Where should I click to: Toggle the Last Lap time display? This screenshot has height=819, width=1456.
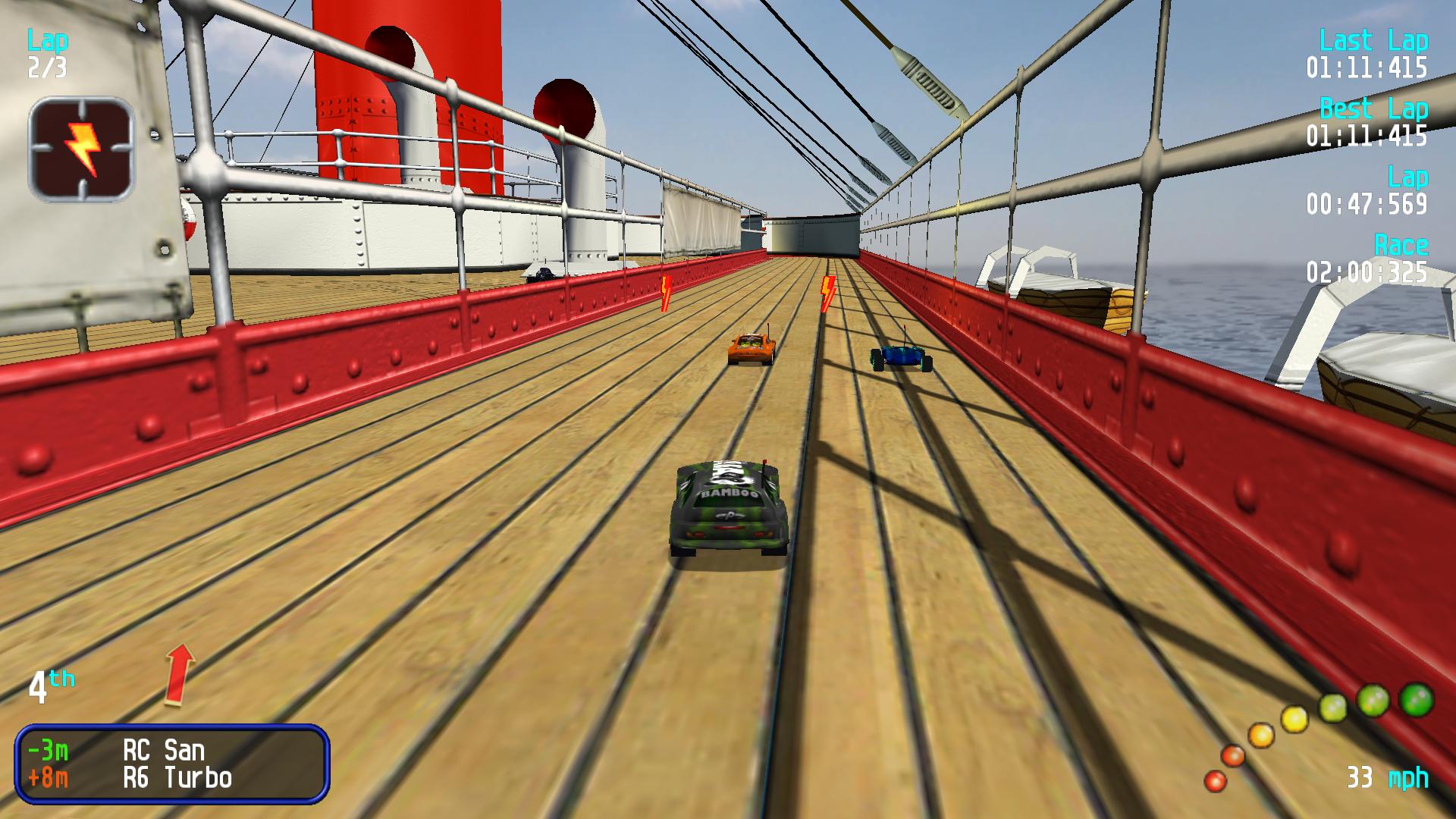pos(1369,55)
